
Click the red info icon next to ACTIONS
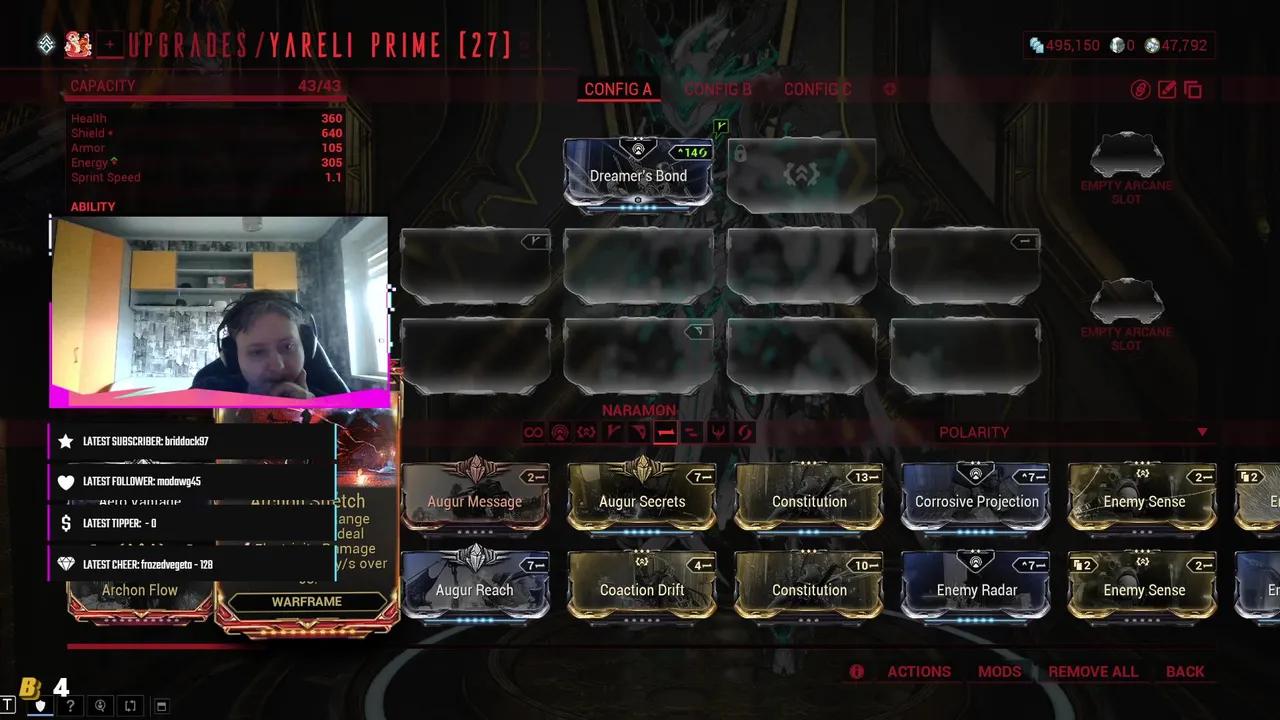pyautogui.click(x=856, y=671)
